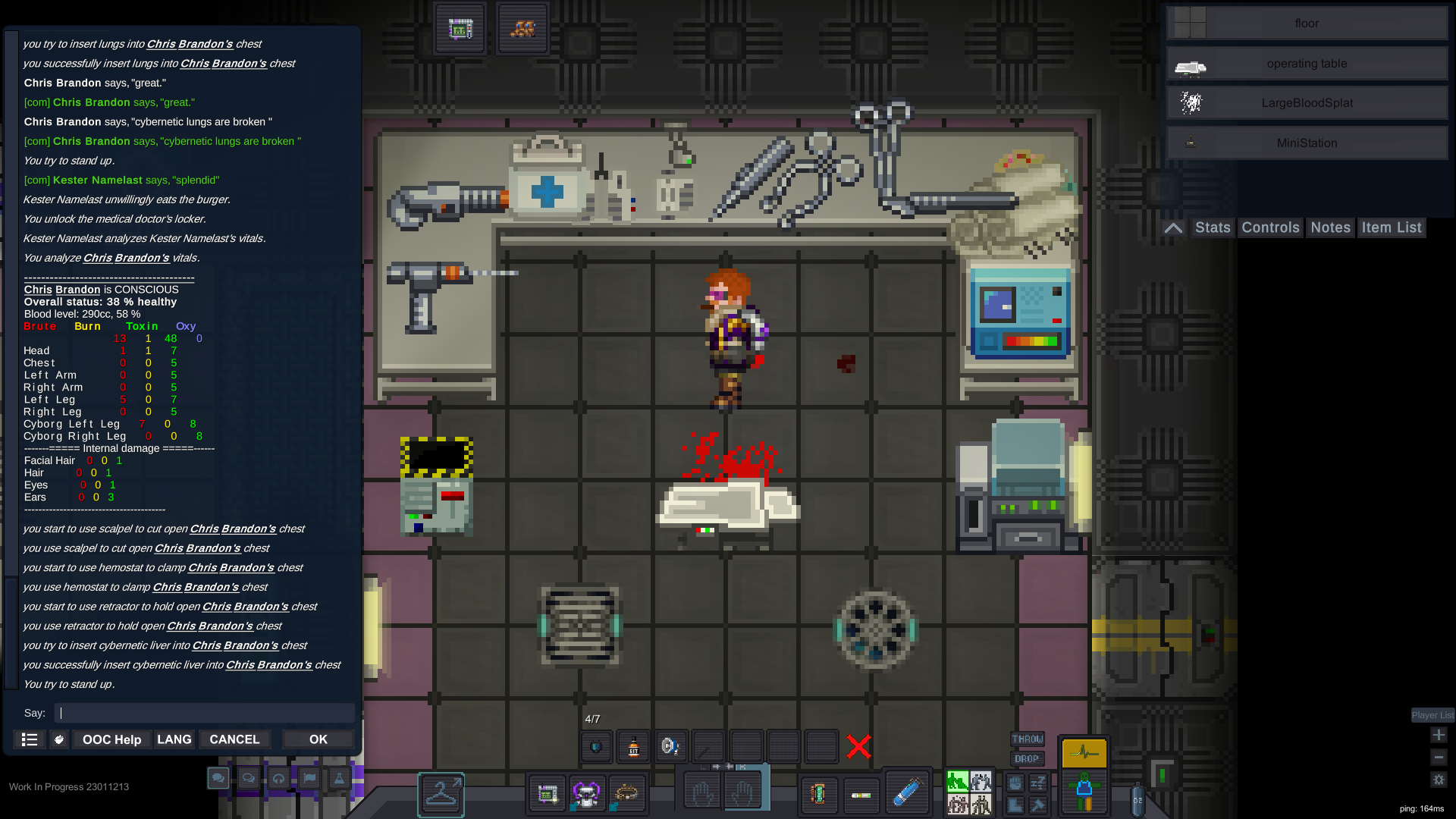The height and width of the screenshot is (819, 1456).
Task: Click the red X to clear the hotbar
Action: pyautogui.click(x=858, y=745)
